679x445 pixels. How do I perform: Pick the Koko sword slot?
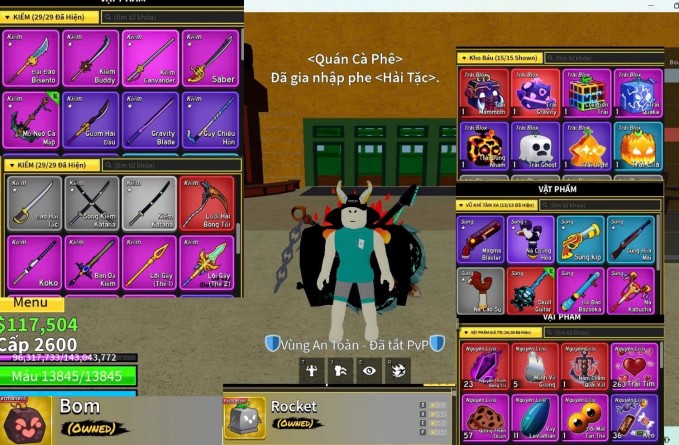coord(32,263)
